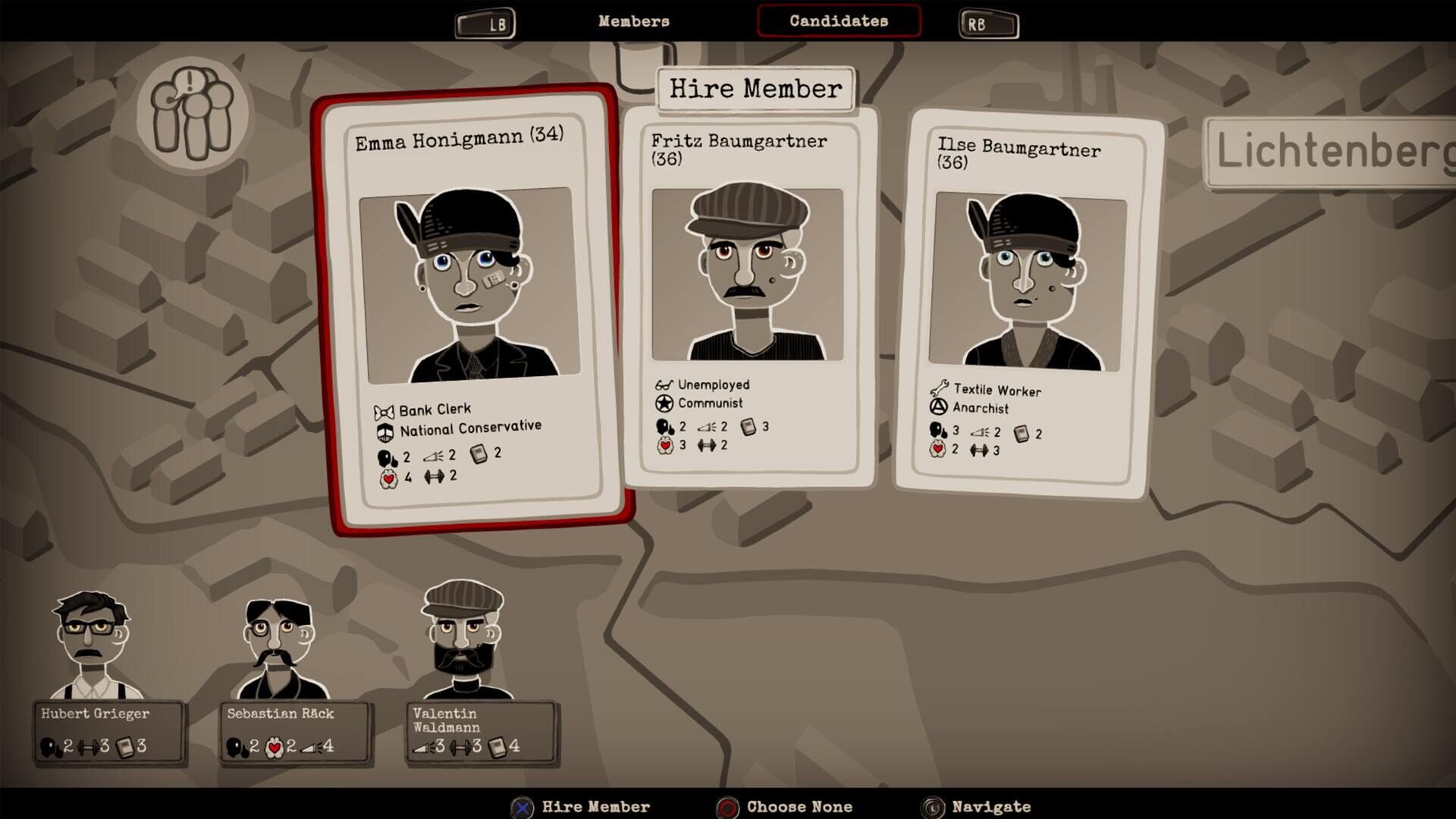The height and width of the screenshot is (819, 1456).
Task: Switch to the Members tab
Action: click(634, 21)
